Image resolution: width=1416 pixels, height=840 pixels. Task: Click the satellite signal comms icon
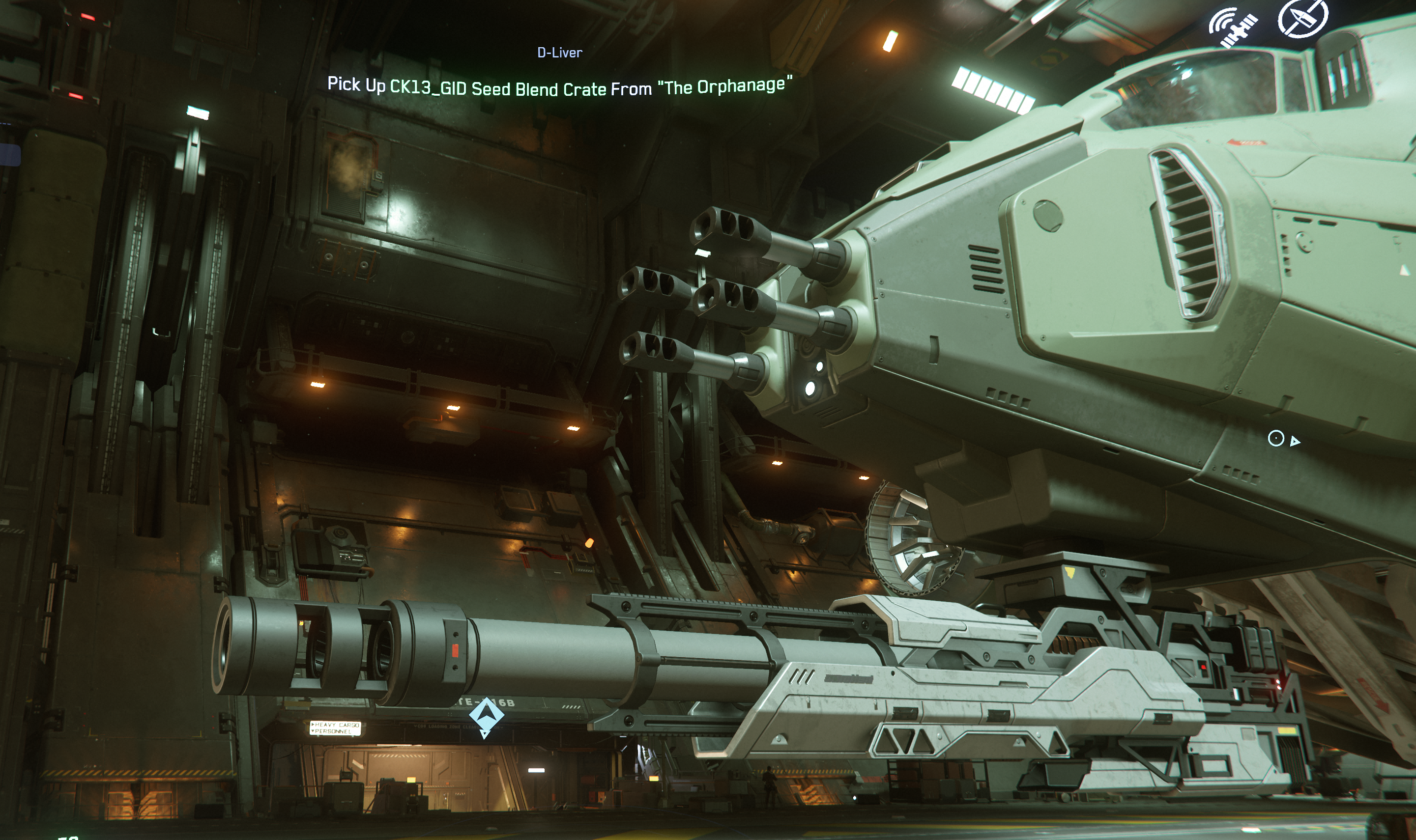tap(1232, 27)
